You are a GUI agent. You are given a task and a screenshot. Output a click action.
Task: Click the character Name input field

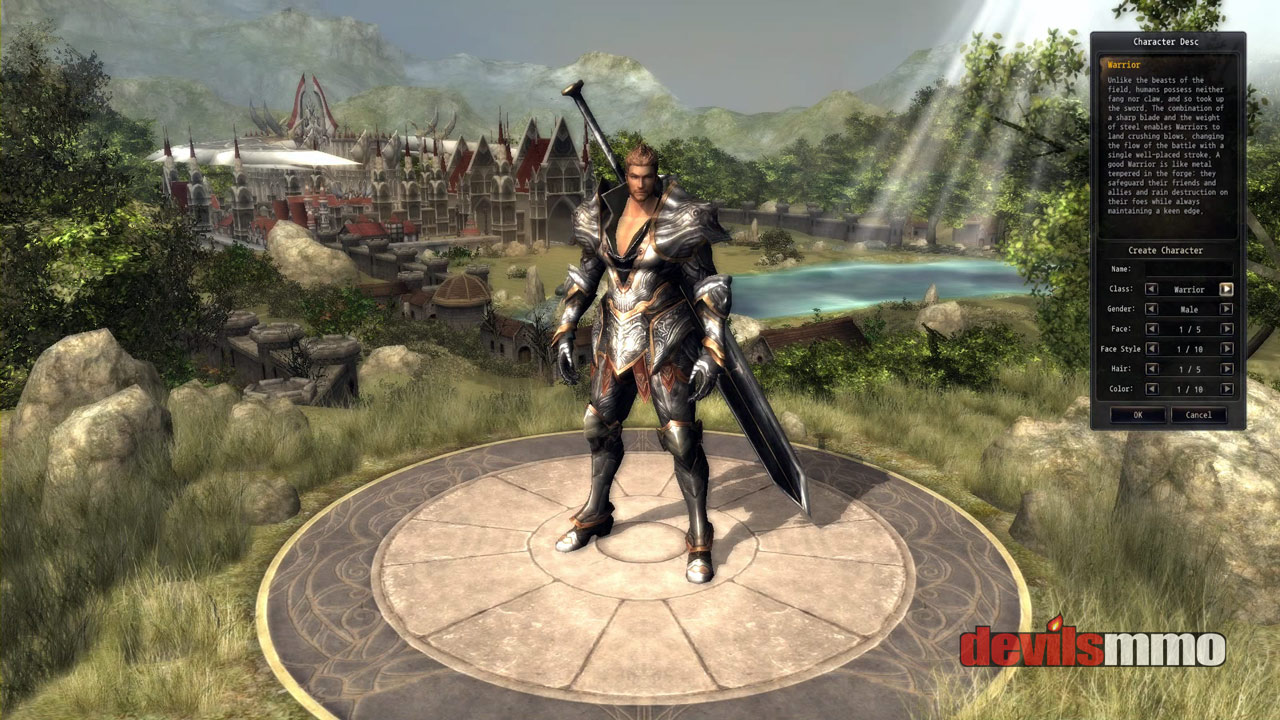click(x=1188, y=269)
